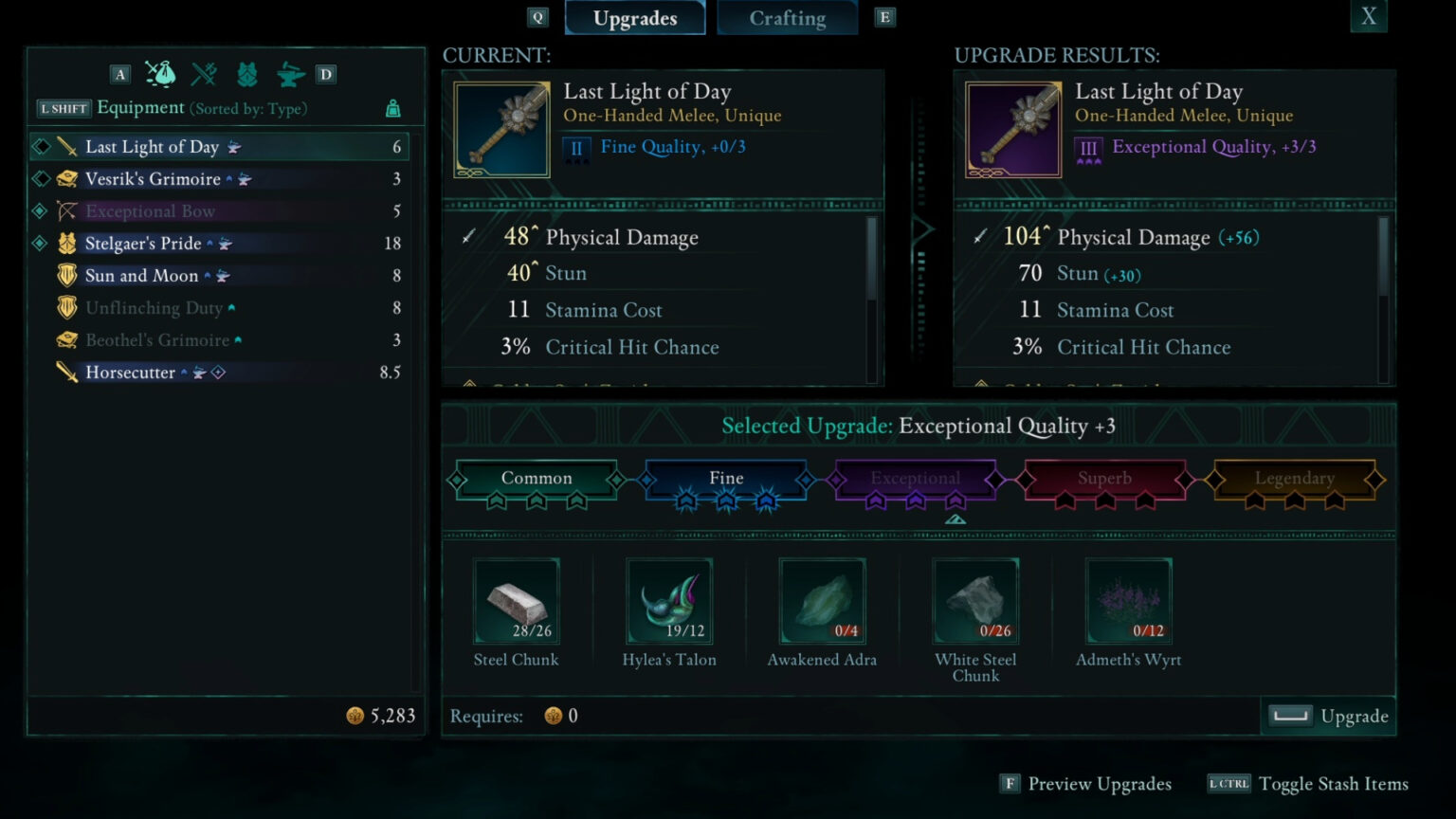Choose the Fine quality tier
Viewport: 1456px width, 819px height.
[x=726, y=479]
